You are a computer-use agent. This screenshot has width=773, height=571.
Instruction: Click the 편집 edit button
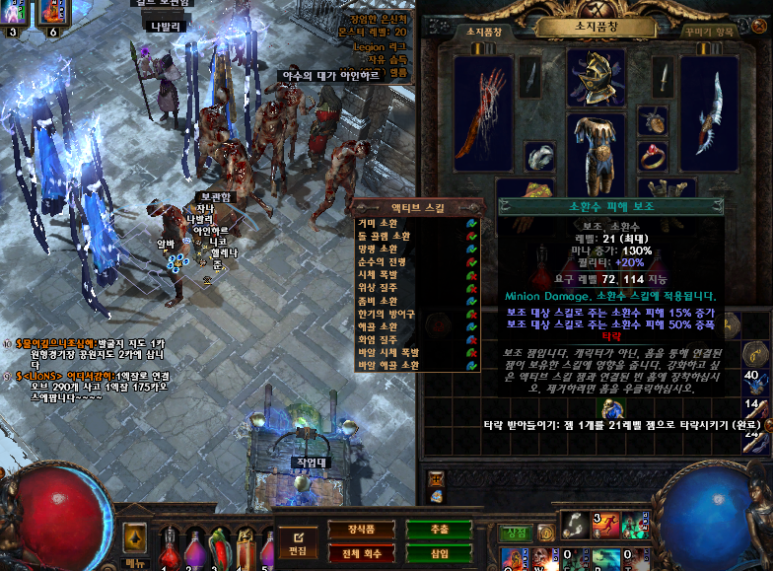click(x=297, y=544)
